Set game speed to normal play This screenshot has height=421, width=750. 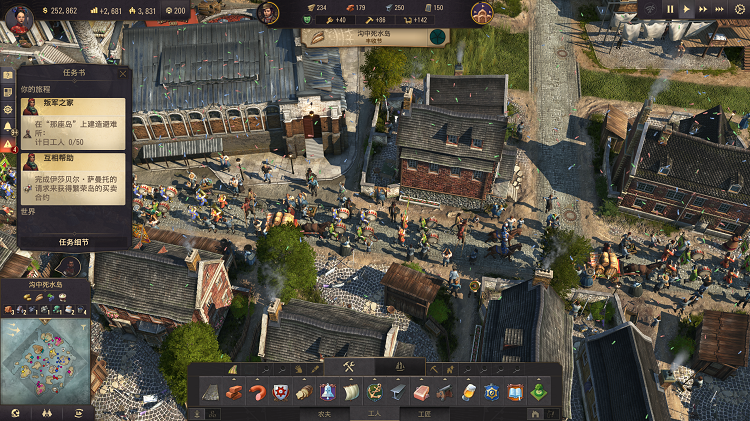click(687, 9)
